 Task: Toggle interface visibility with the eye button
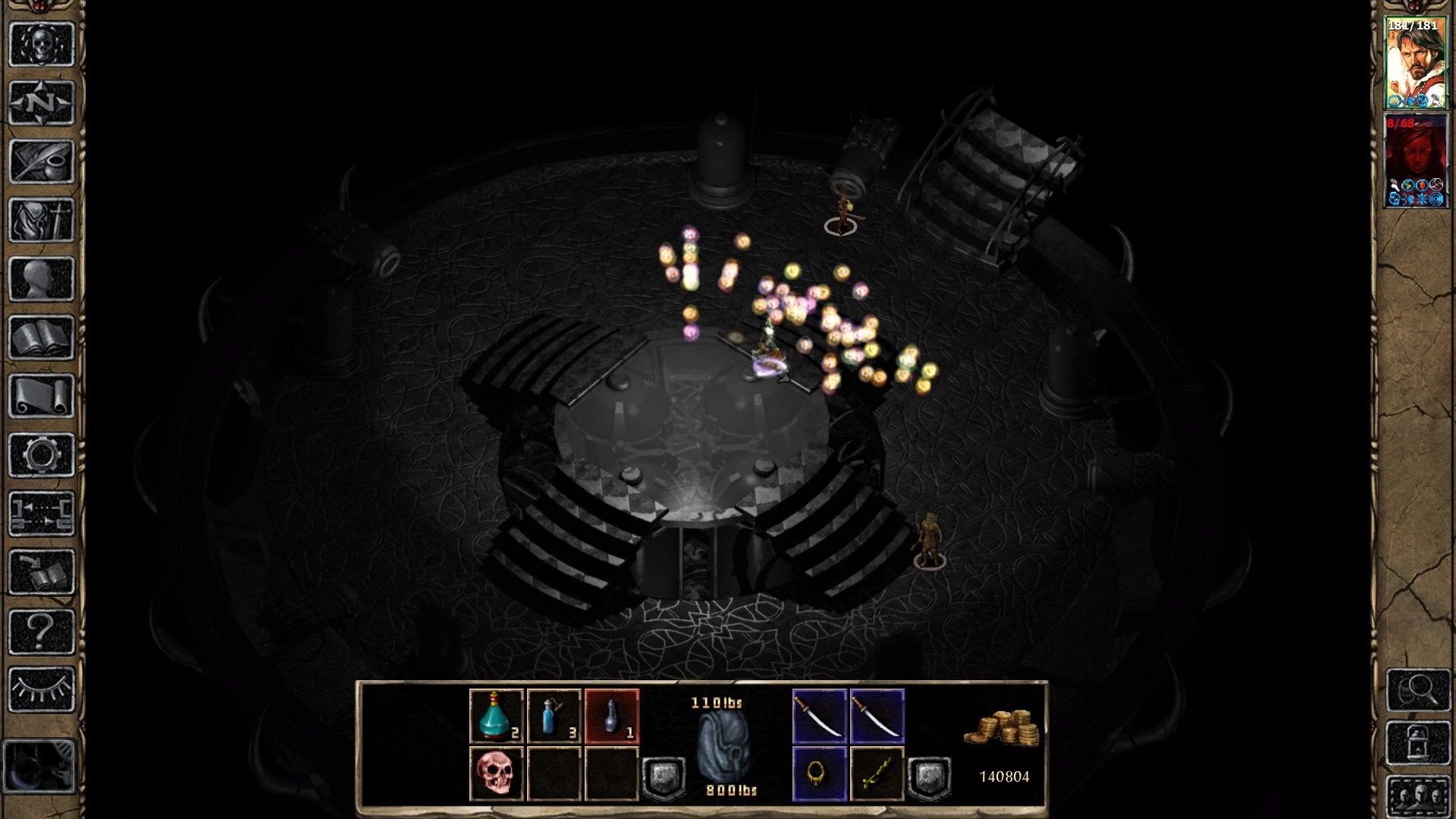(x=42, y=689)
